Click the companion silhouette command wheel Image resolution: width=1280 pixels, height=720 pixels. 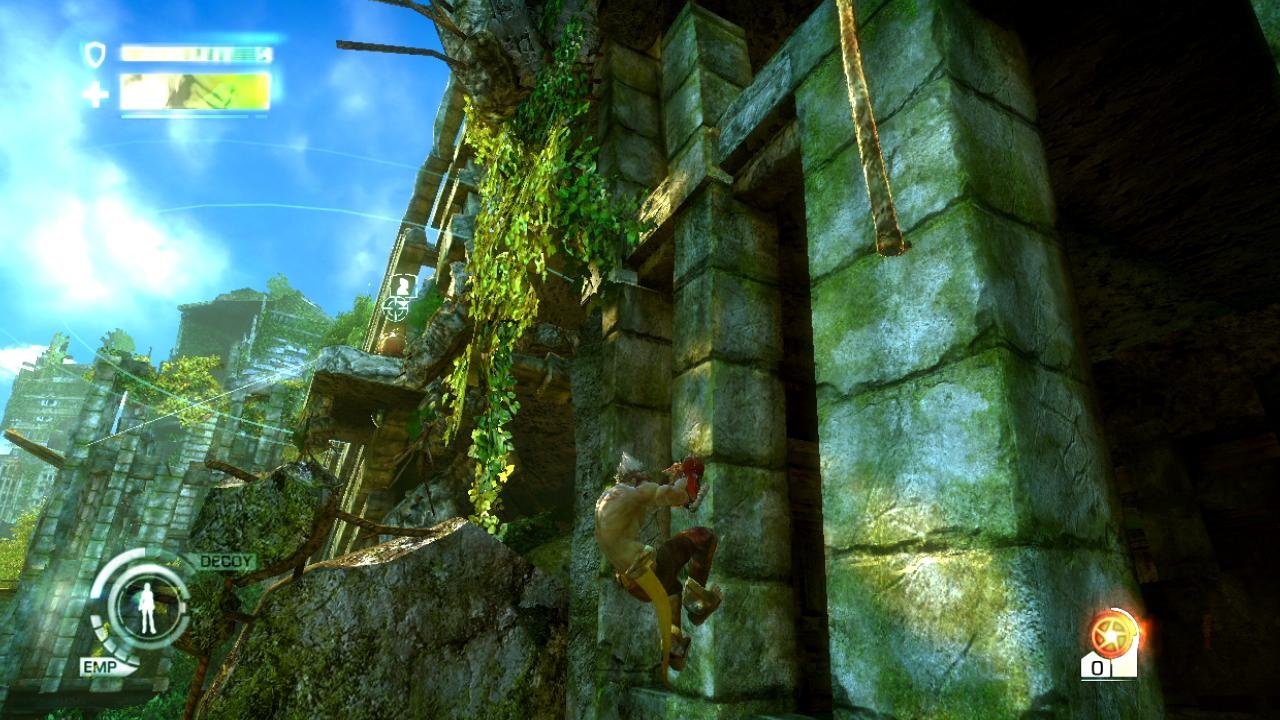[147, 607]
